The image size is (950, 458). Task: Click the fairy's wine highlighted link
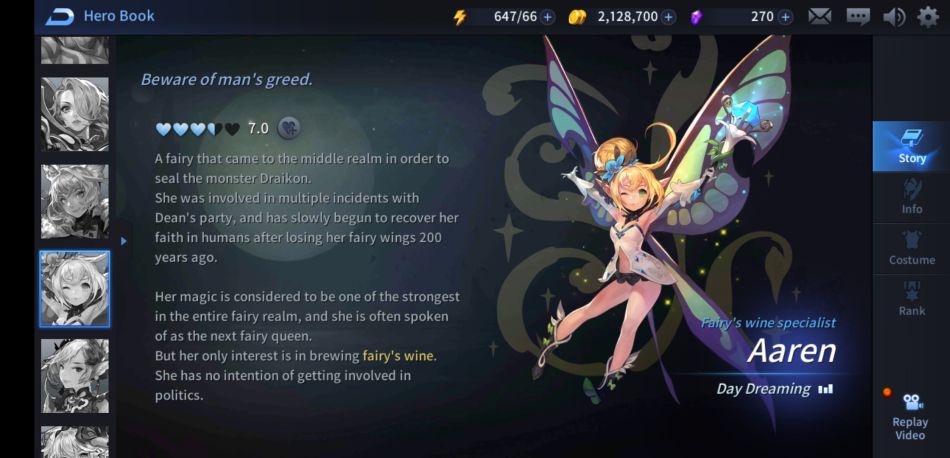click(399, 356)
